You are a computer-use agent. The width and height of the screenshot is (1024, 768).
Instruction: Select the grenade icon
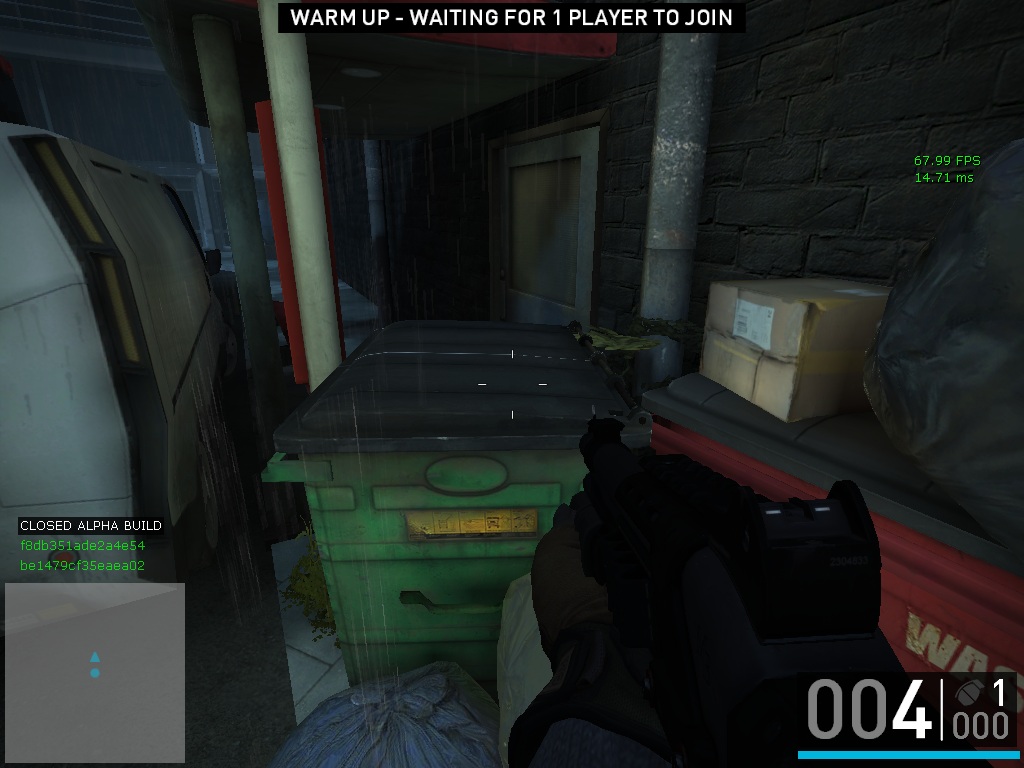click(969, 693)
